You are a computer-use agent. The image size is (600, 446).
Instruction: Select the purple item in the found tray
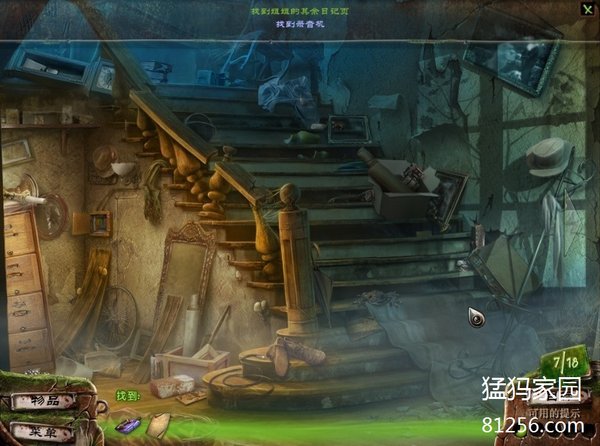[129, 425]
